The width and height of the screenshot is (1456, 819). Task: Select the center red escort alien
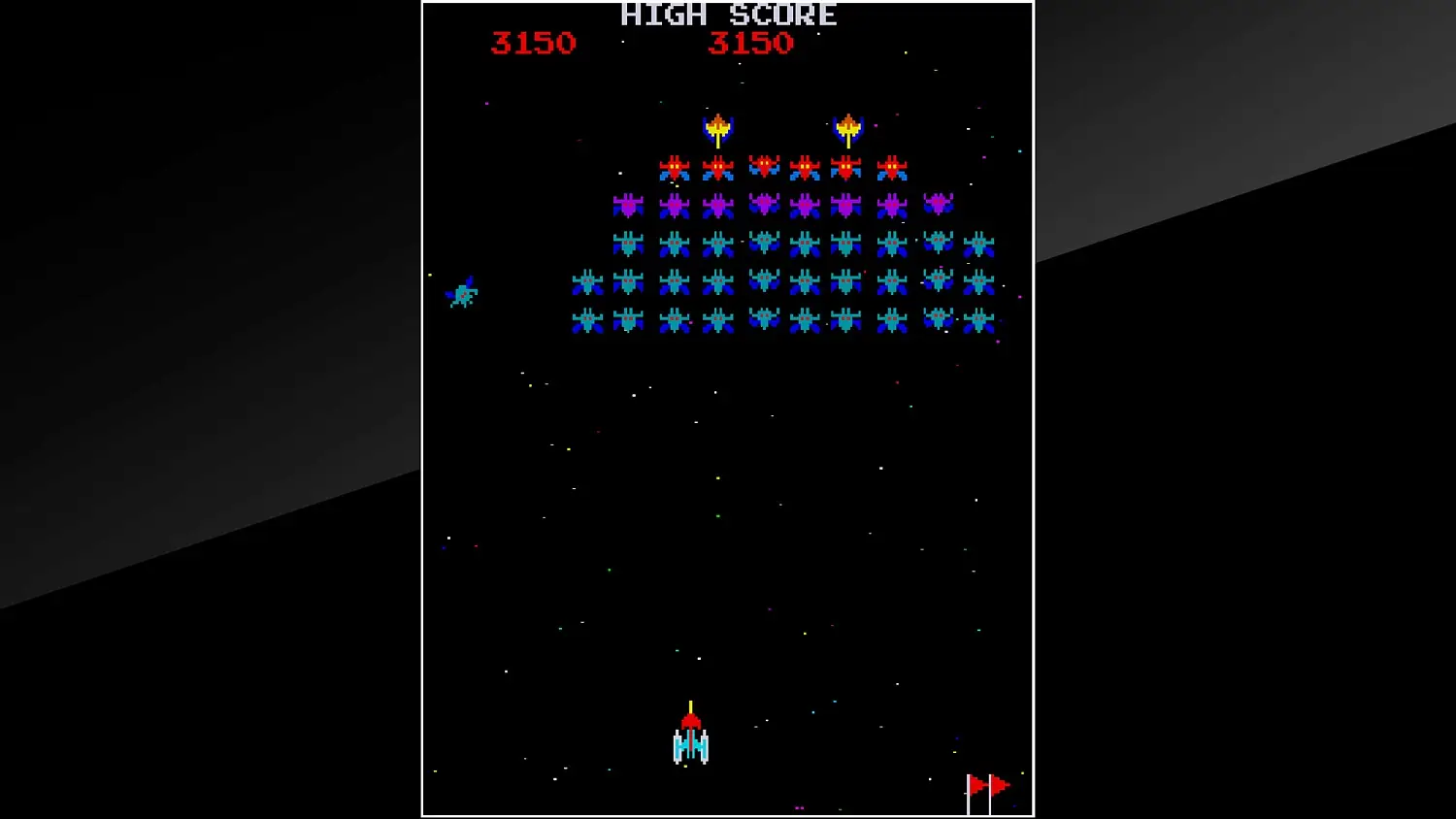[x=763, y=166]
